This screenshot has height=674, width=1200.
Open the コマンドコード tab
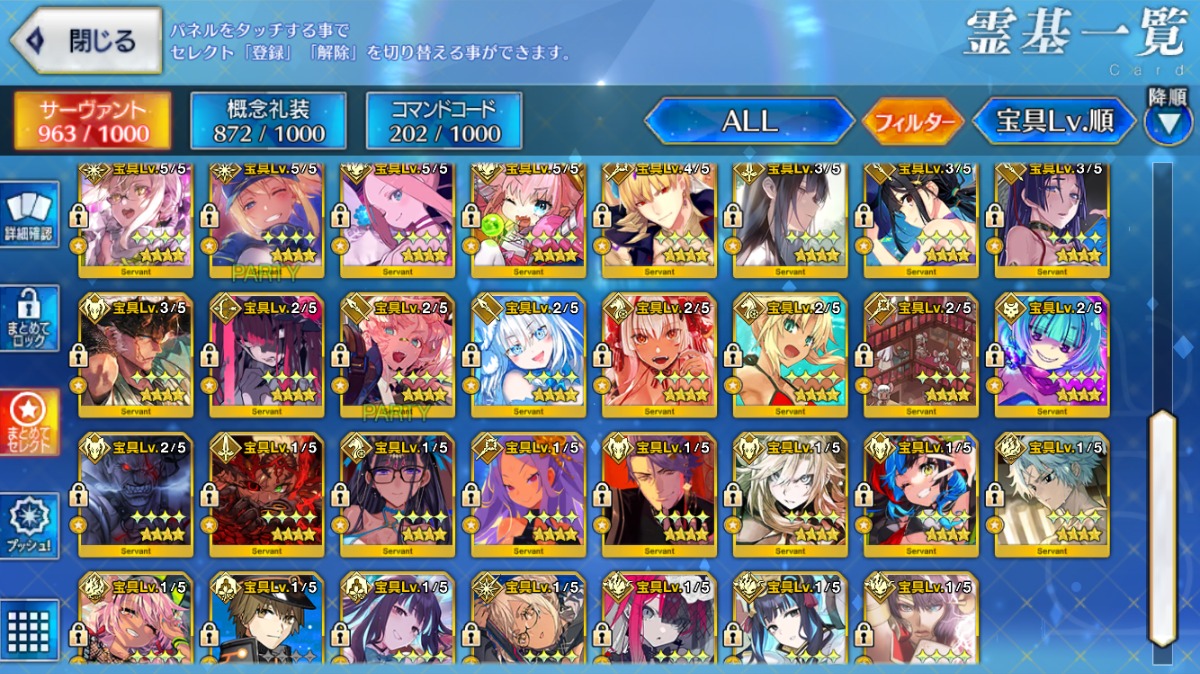pos(444,121)
